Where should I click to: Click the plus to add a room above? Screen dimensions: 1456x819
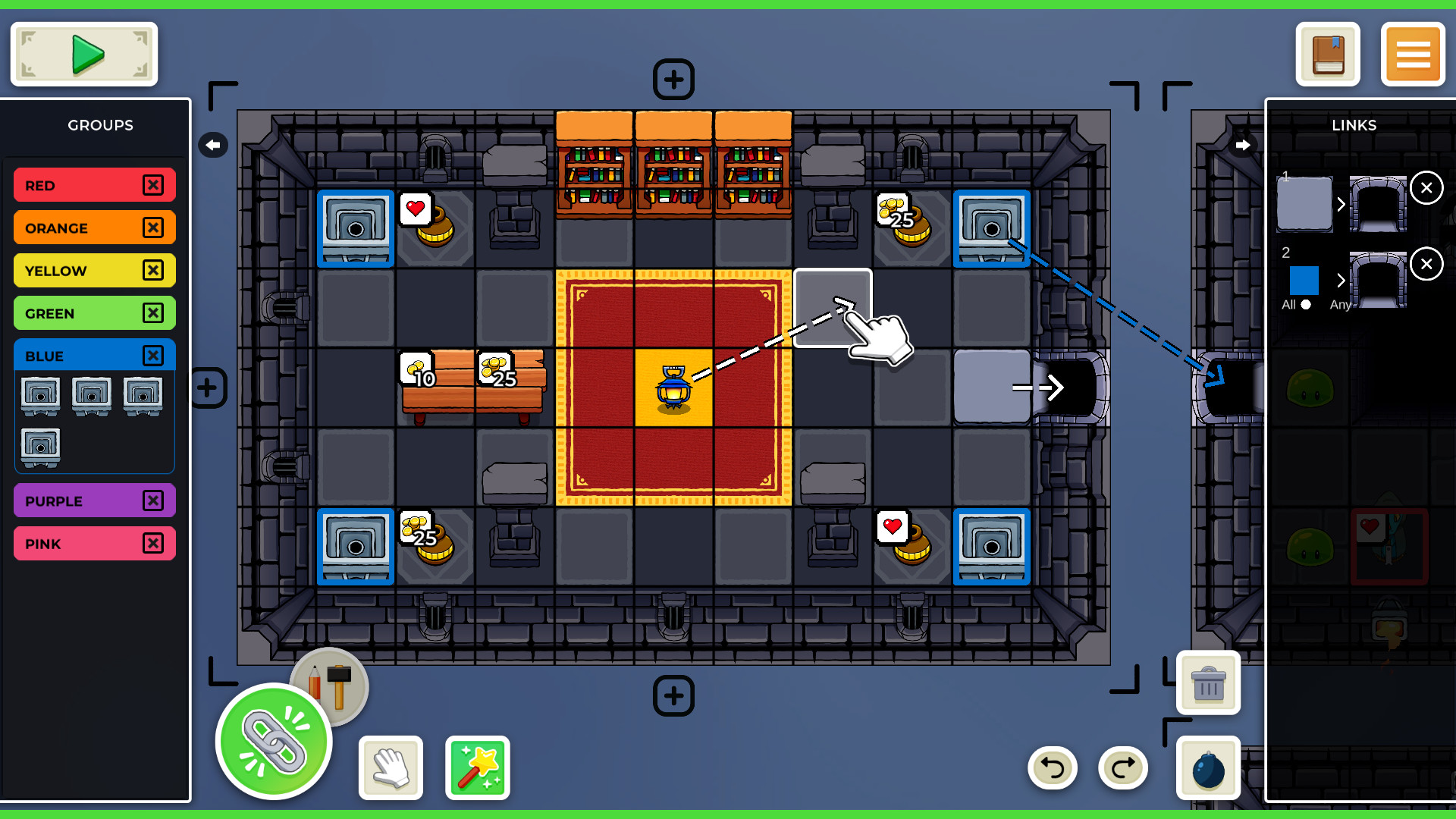click(x=673, y=79)
